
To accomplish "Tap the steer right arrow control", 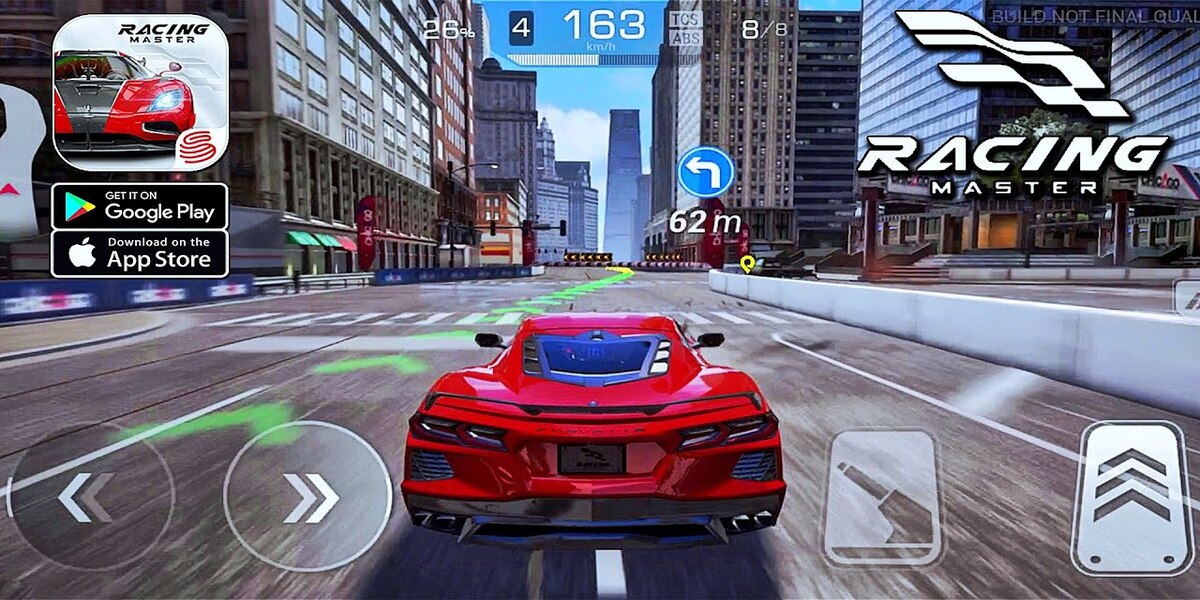I will tap(307, 497).
